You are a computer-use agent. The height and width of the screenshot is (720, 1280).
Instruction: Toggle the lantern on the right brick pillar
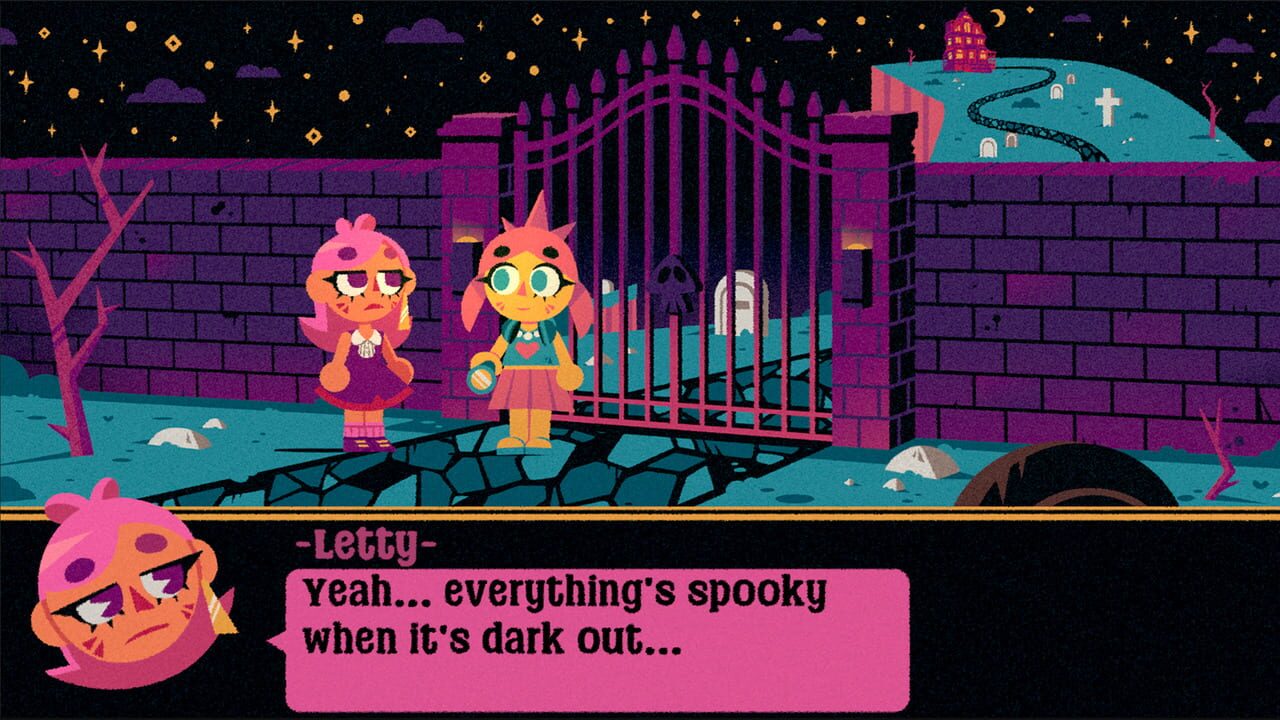(857, 248)
